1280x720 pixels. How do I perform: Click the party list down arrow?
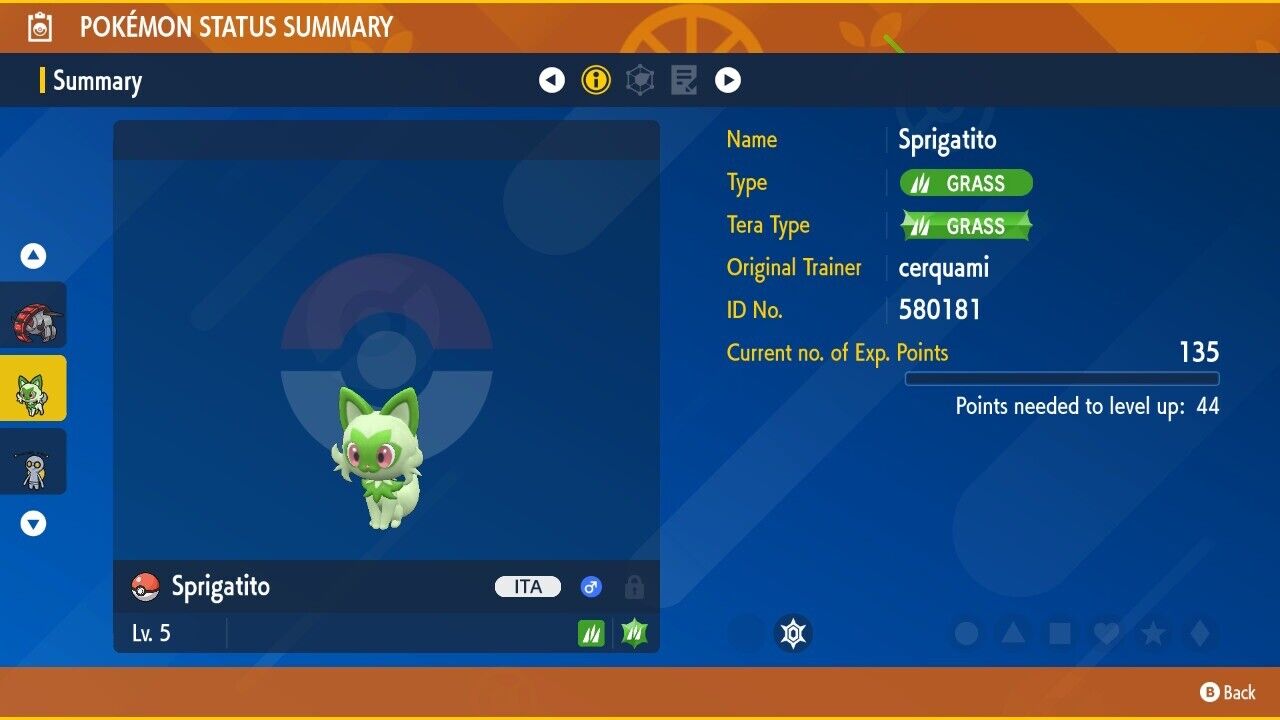pos(34,523)
